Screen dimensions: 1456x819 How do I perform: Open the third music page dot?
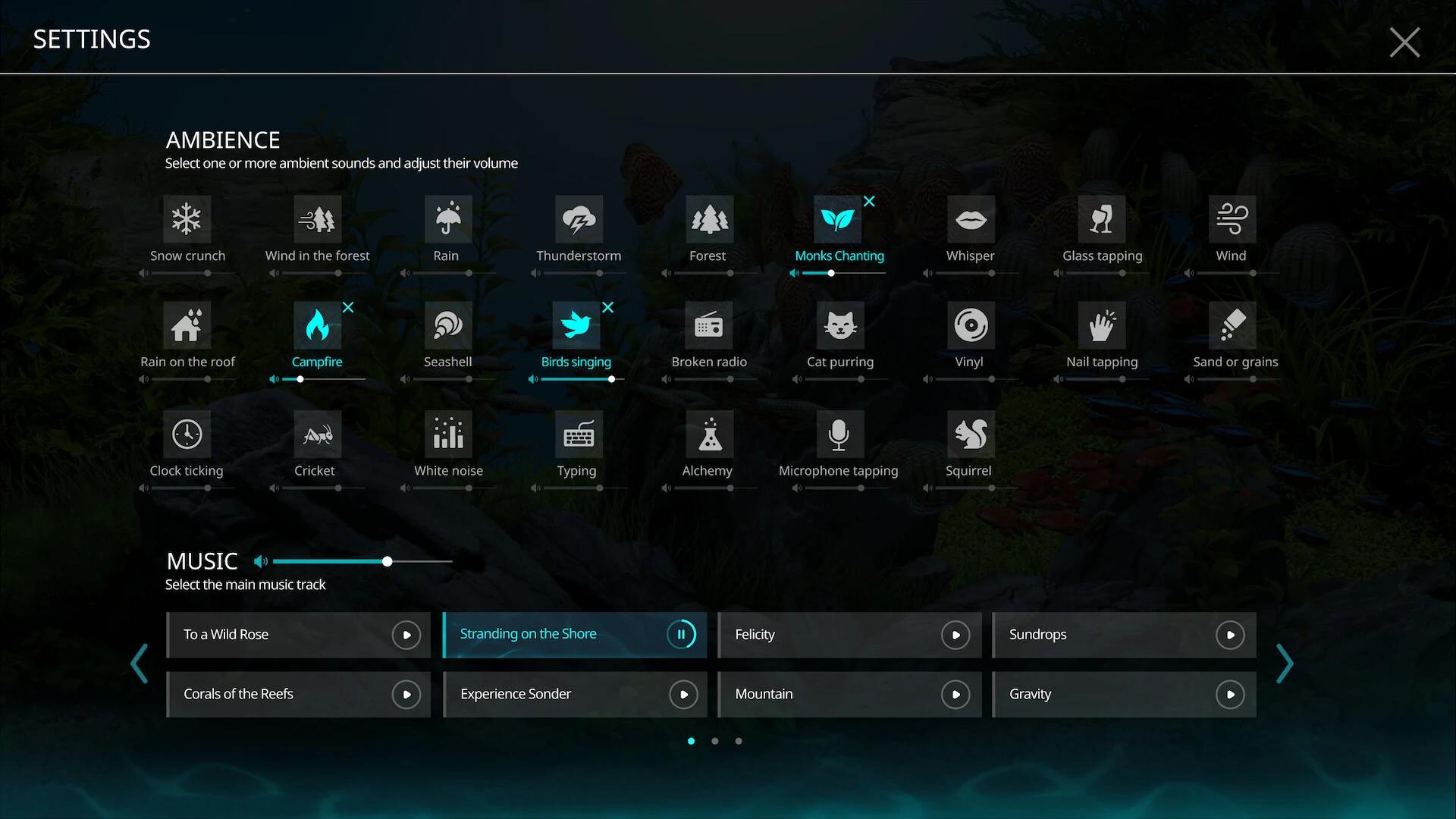tap(738, 741)
